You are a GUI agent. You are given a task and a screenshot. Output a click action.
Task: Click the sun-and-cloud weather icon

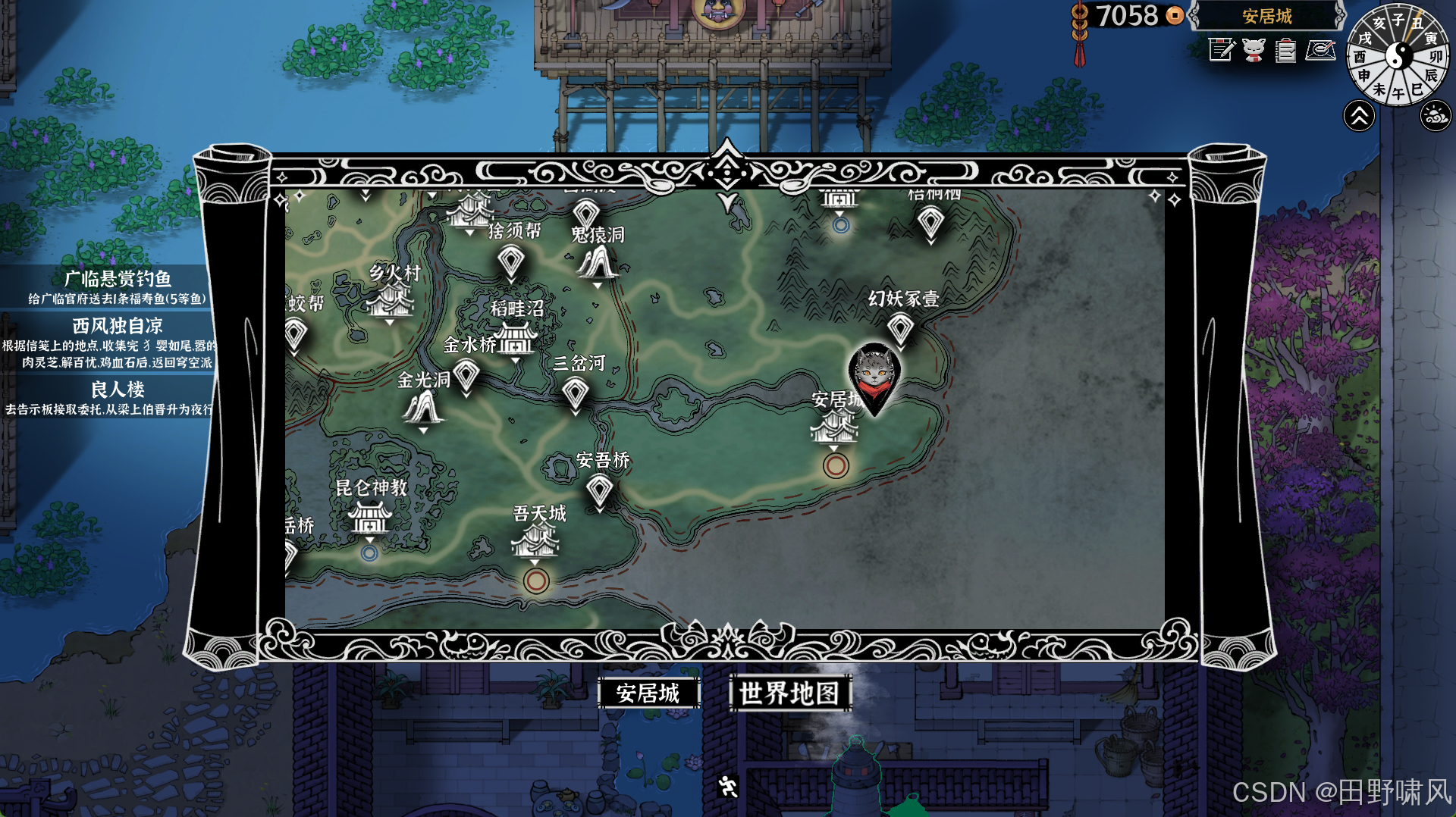1436,117
